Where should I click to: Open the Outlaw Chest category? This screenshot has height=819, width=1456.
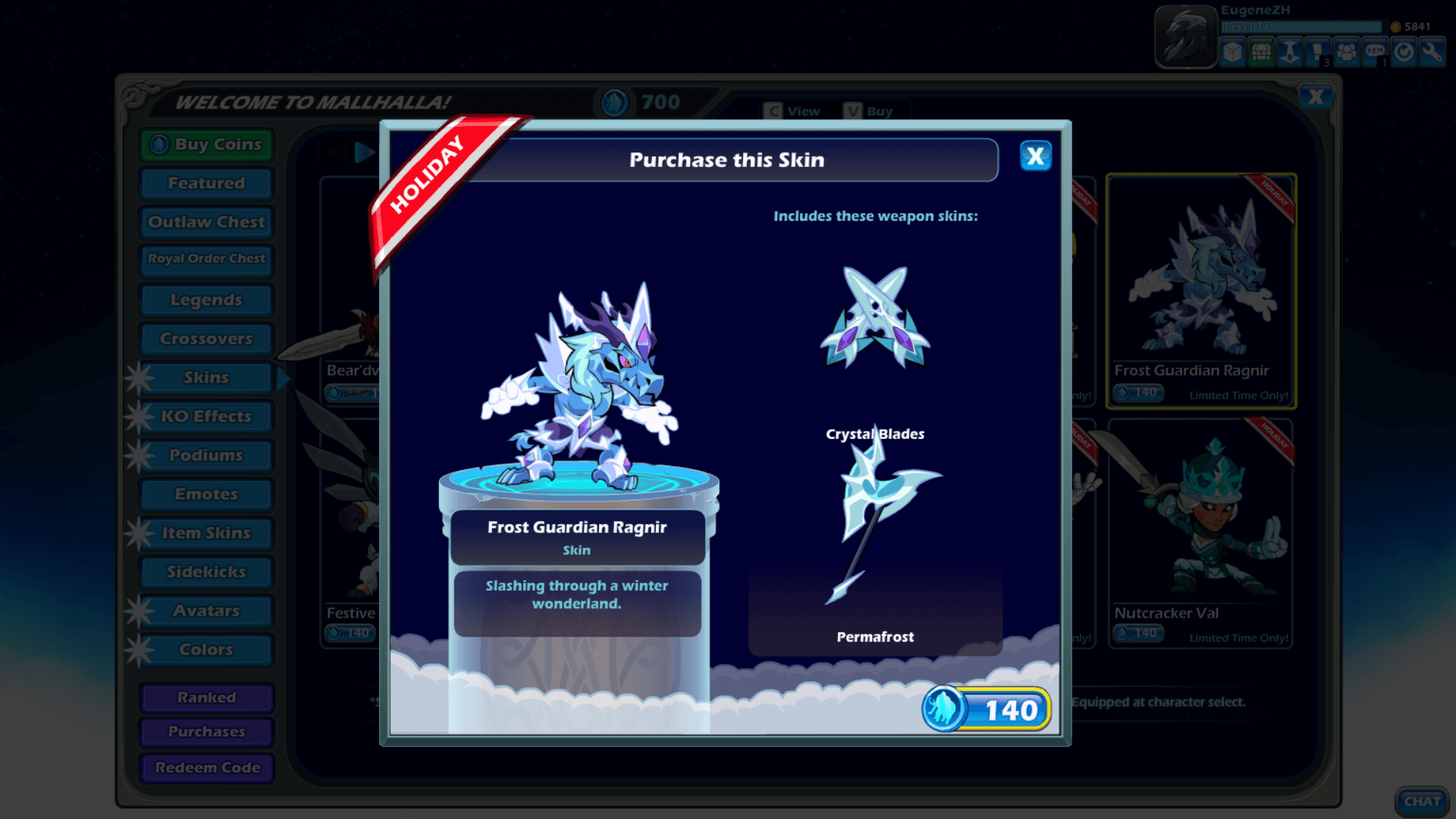[206, 222]
